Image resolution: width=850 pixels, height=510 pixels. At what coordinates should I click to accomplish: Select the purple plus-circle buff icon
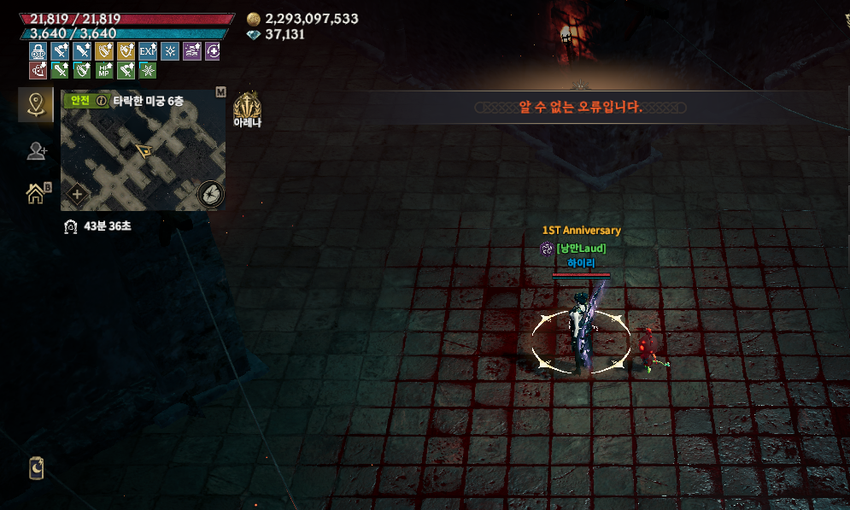(212, 51)
